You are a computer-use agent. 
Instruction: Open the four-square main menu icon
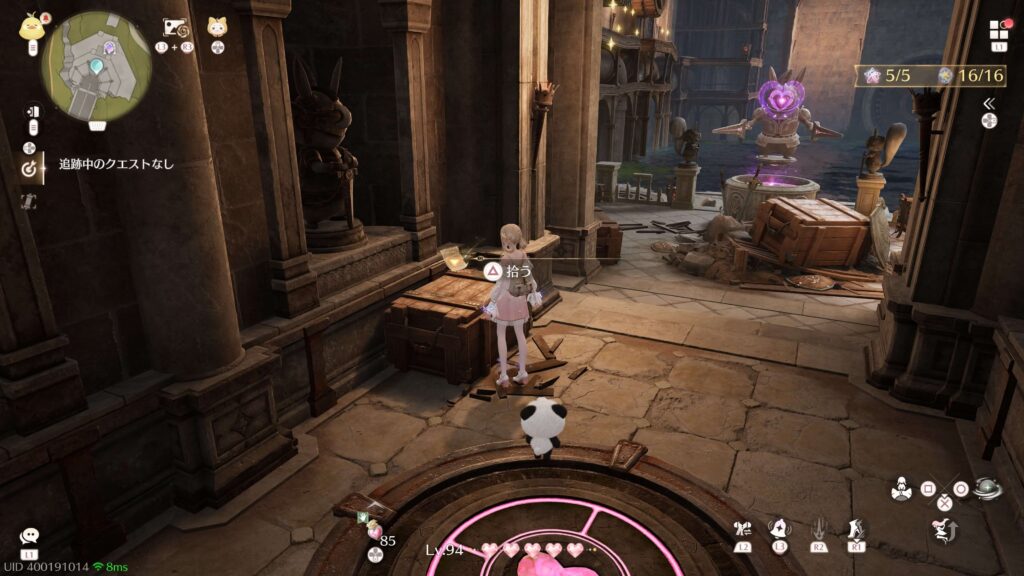pyautogui.click(x=999, y=29)
